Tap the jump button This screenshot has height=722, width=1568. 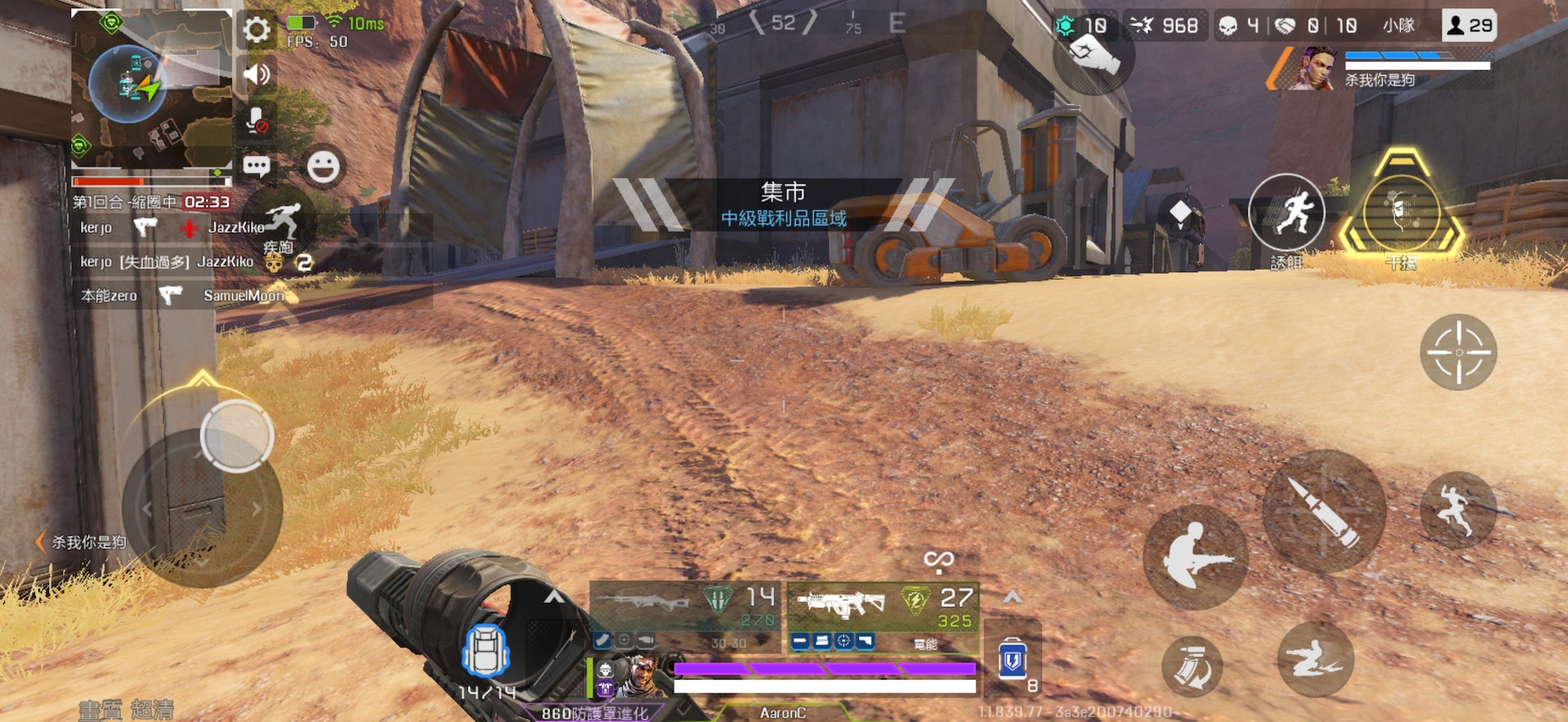tap(1459, 510)
